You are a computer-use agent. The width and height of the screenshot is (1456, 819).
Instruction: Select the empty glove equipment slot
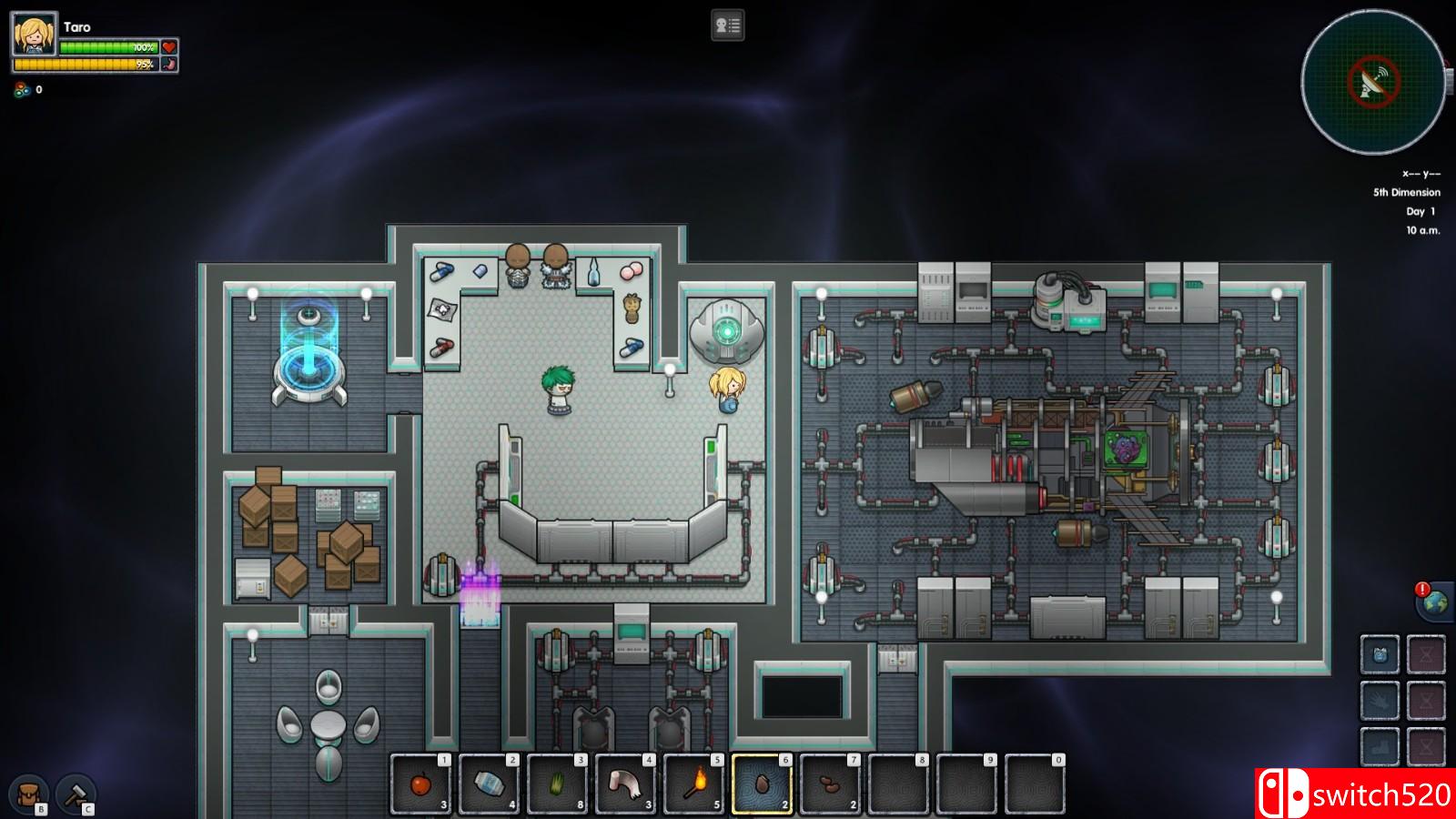[x=1380, y=701]
